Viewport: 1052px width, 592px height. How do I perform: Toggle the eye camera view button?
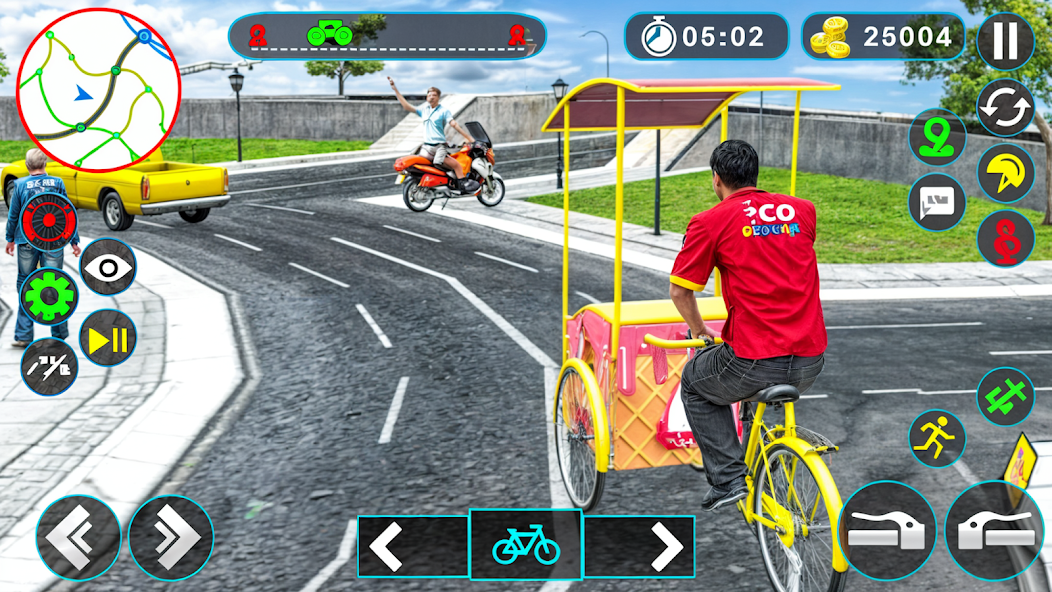pyautogui.click(x=108, y=267)
